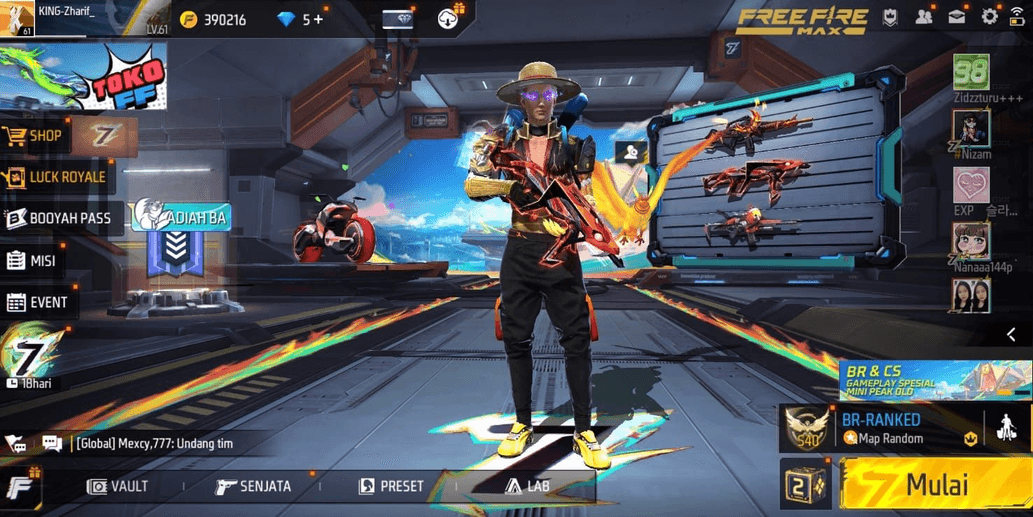Open the Senjata weapons tab

tap(254, 487)
